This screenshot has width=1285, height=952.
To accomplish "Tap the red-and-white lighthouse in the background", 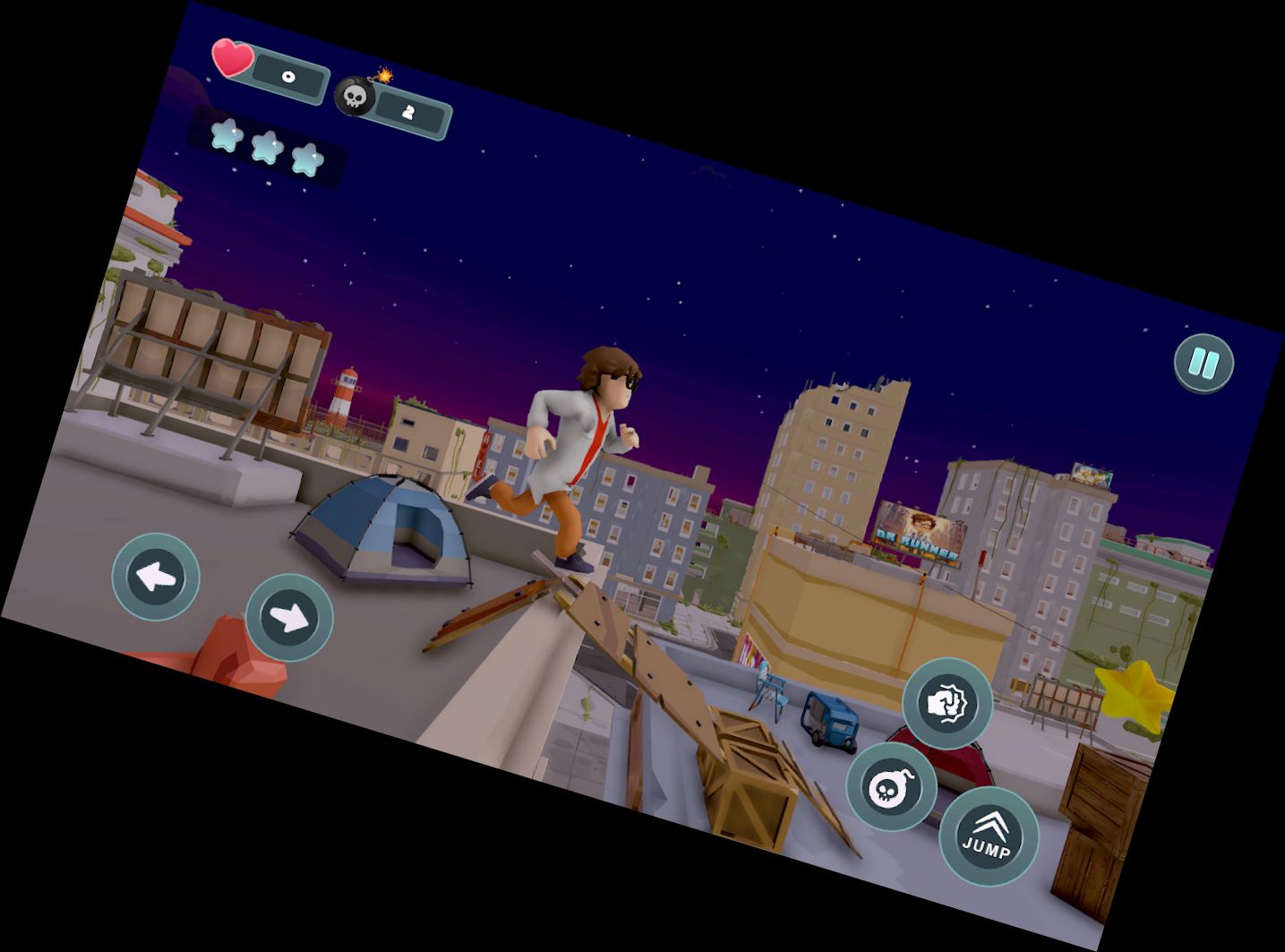I will point(344,392).
